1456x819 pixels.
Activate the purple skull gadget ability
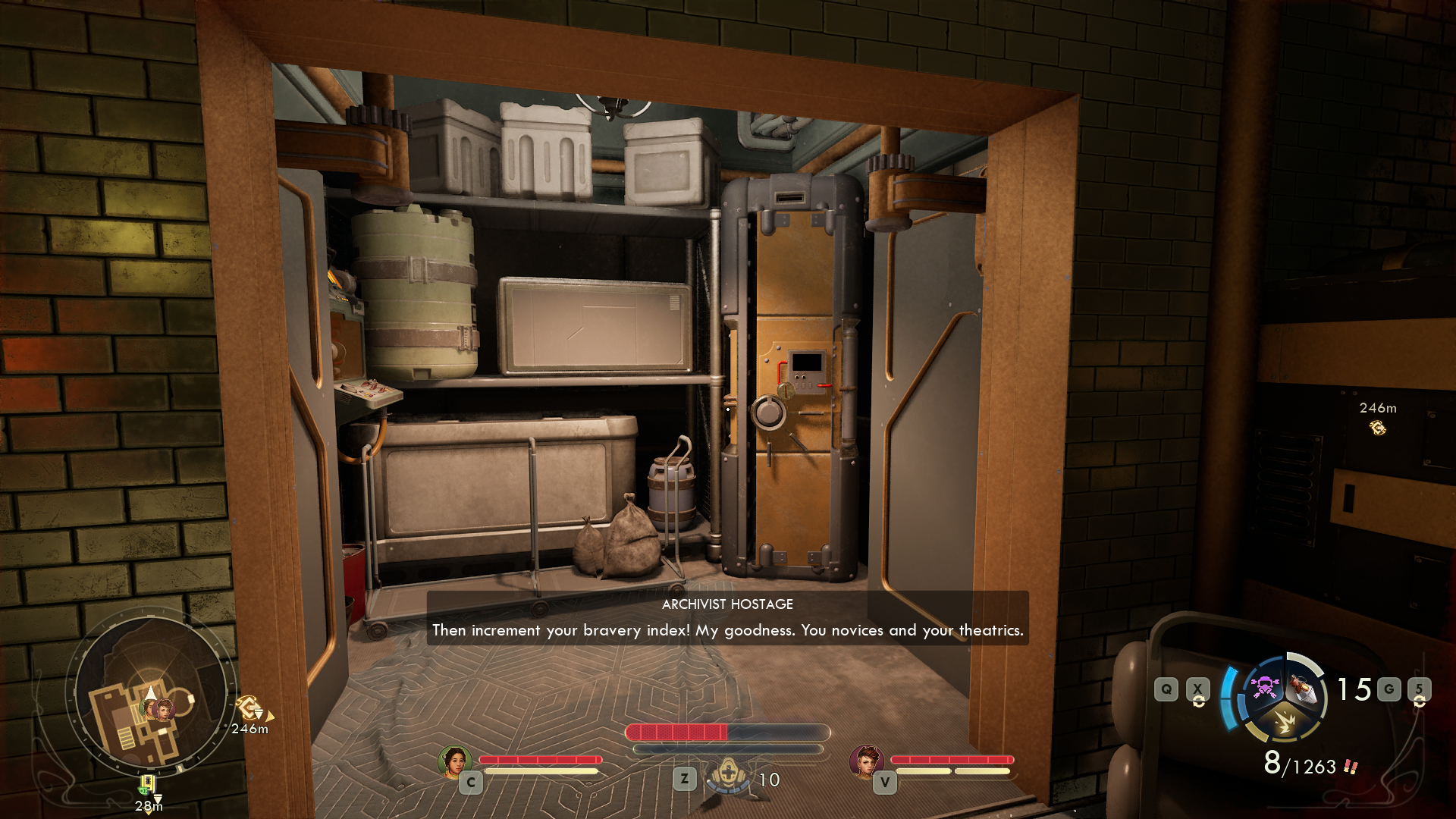1264,687
